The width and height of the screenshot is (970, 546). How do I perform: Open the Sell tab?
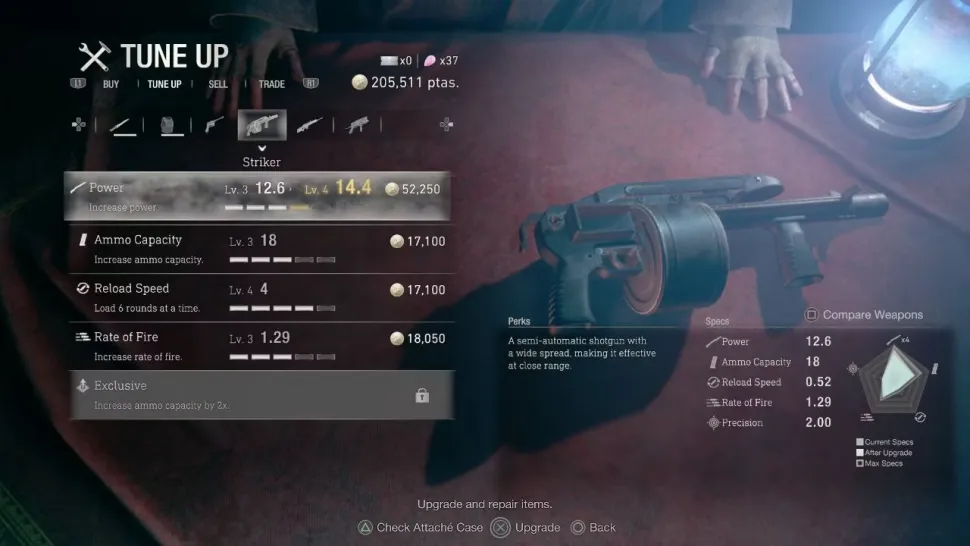(x=218, y=84)
